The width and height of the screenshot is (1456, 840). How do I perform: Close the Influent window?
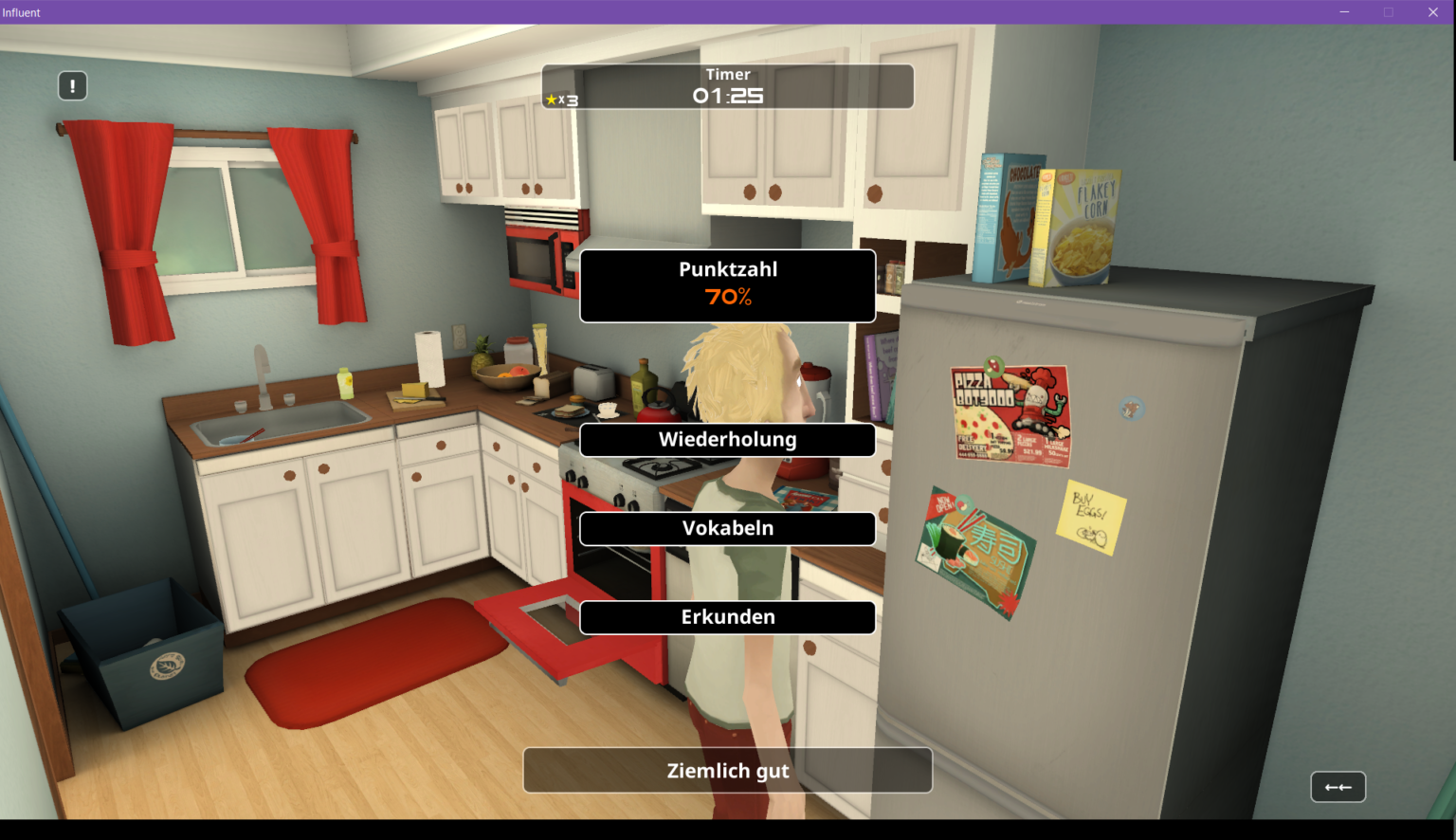tap(1432, 12)
